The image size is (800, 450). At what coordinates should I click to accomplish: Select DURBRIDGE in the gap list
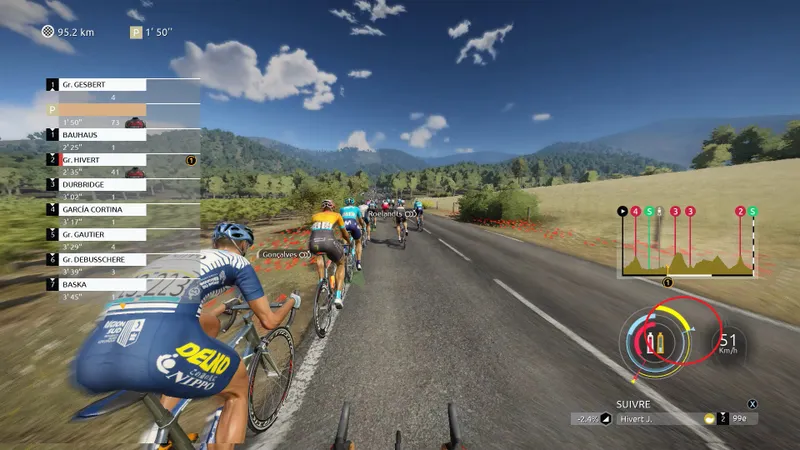point(100,184)
